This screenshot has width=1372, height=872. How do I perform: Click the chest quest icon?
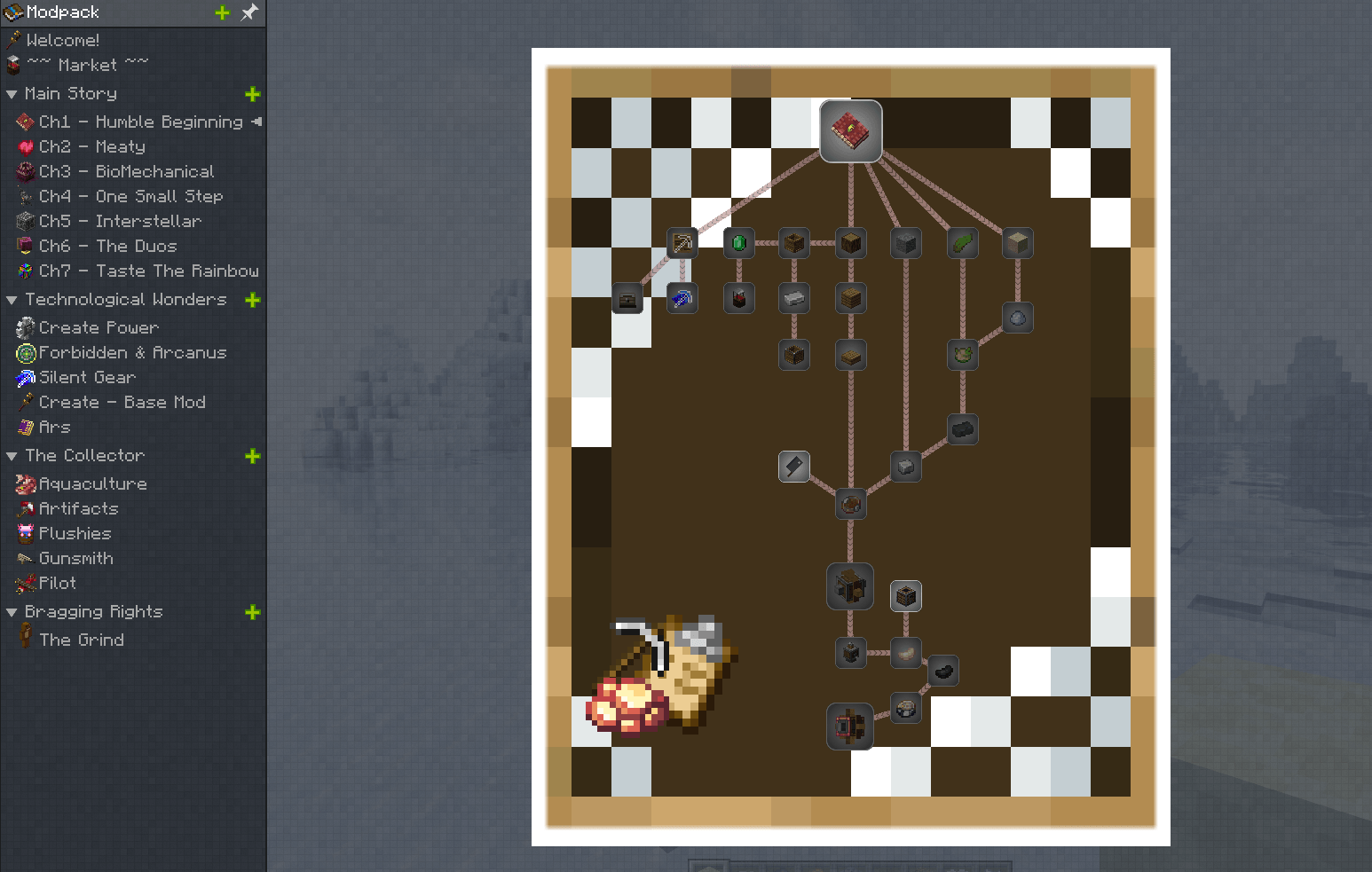pos(627,299)
